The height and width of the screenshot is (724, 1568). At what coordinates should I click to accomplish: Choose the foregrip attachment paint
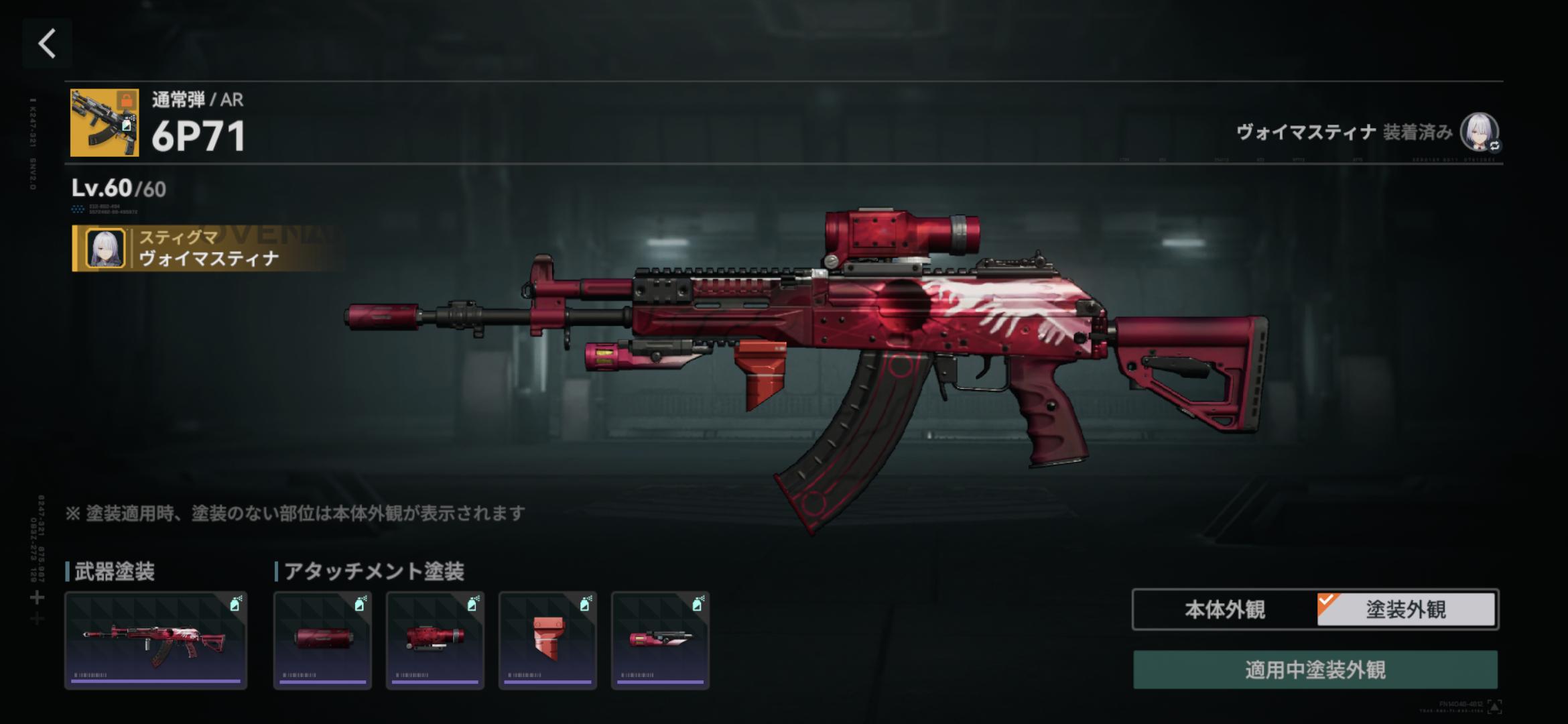pyautogui.click(x=547, y=640)
